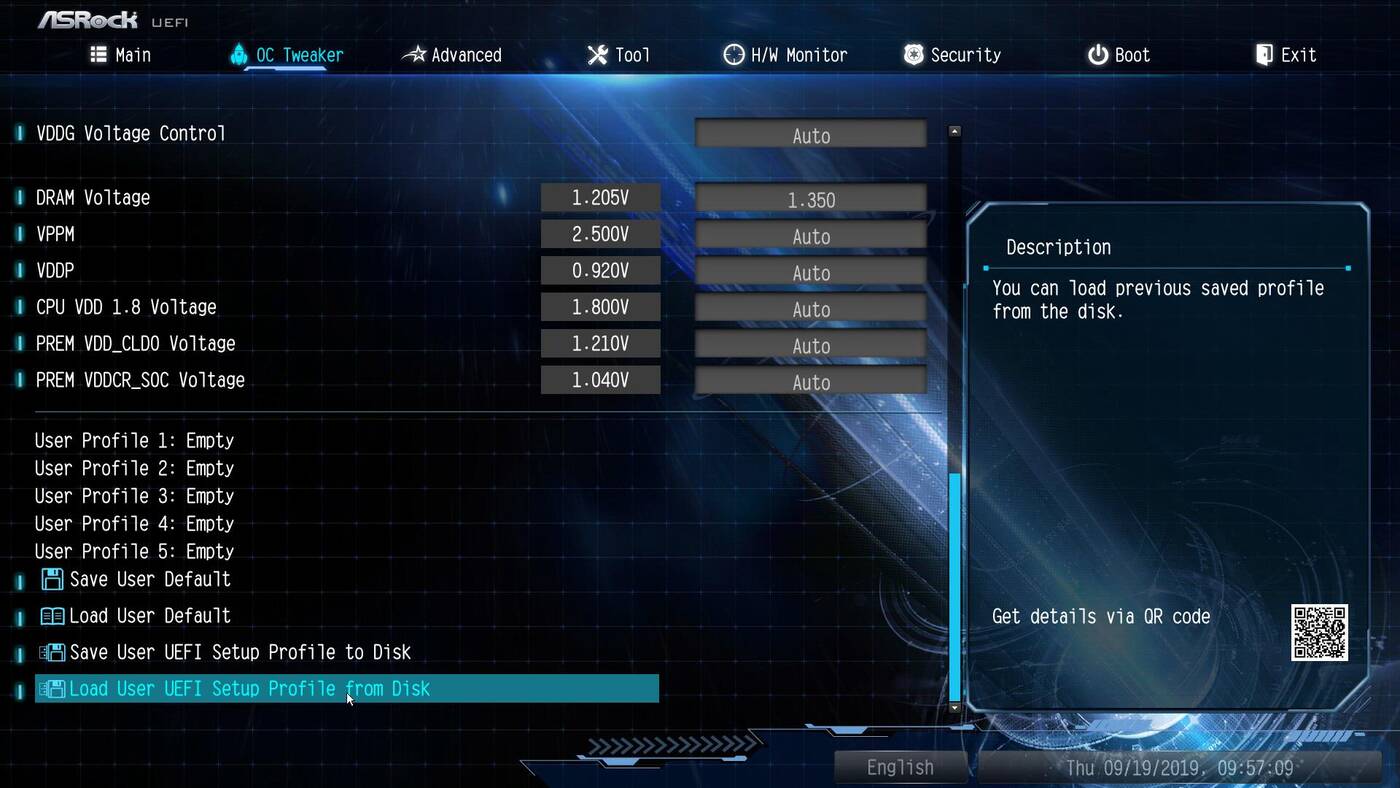This screenshot has width=1400, height=788.
Task: Switch to the Main tab
Action: [x=121, y=55]
